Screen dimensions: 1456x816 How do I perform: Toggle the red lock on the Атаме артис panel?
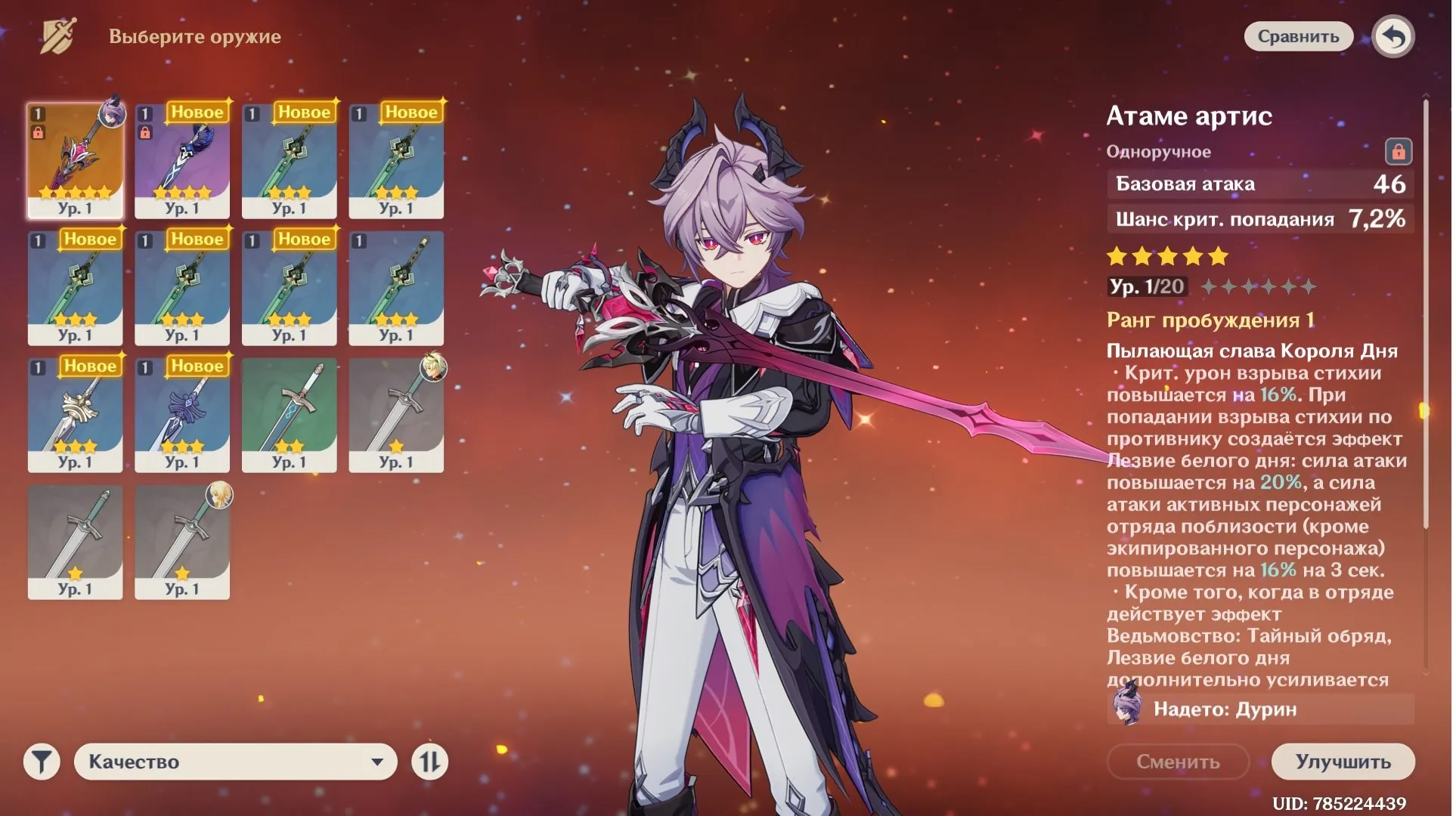pyautogui.click(x=1399, y=150)
